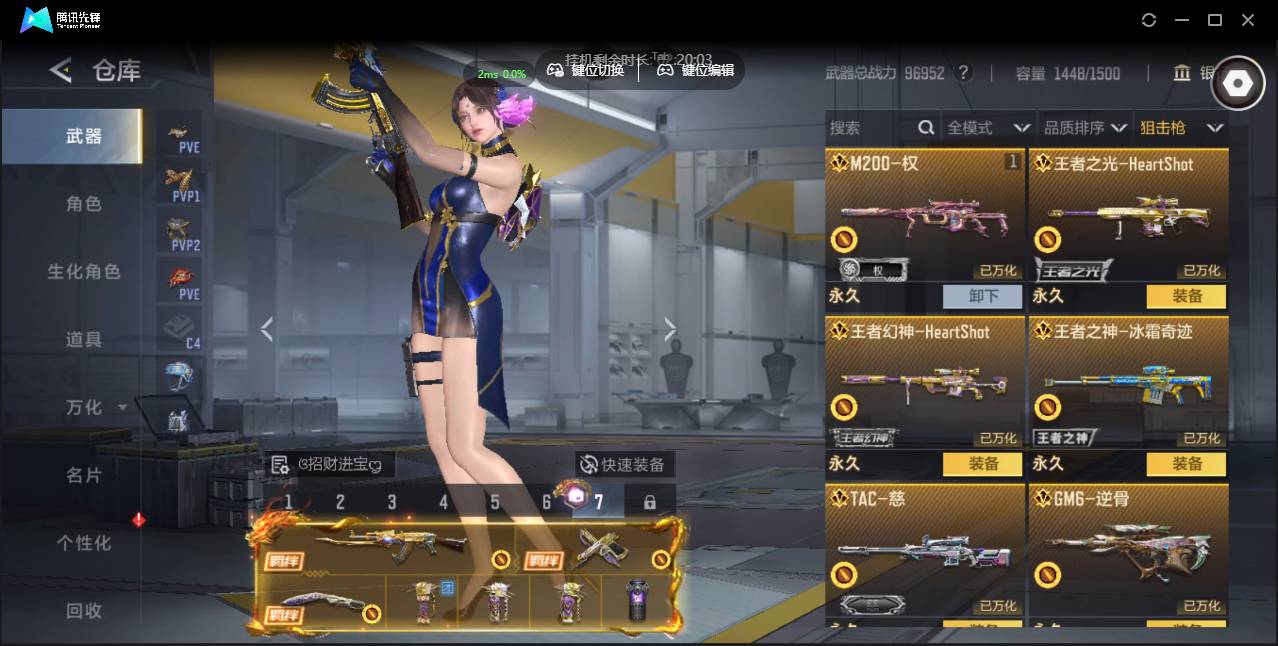Open the 狙击枪 weapon type dropdown
The image size is (1278, 646).
[x=1181, y=128]
